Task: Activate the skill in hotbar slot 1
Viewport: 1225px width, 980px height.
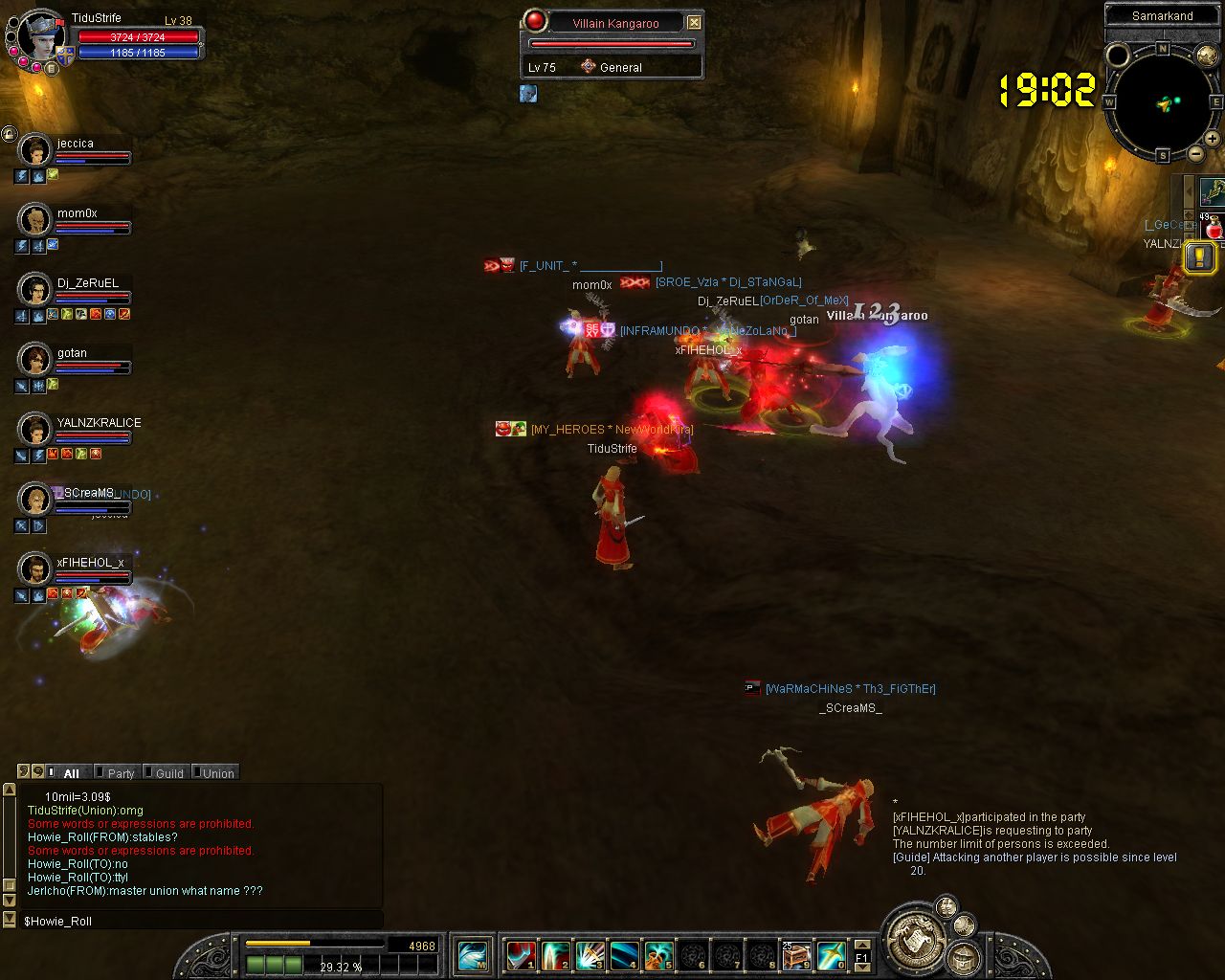Action: click(521, 955)
